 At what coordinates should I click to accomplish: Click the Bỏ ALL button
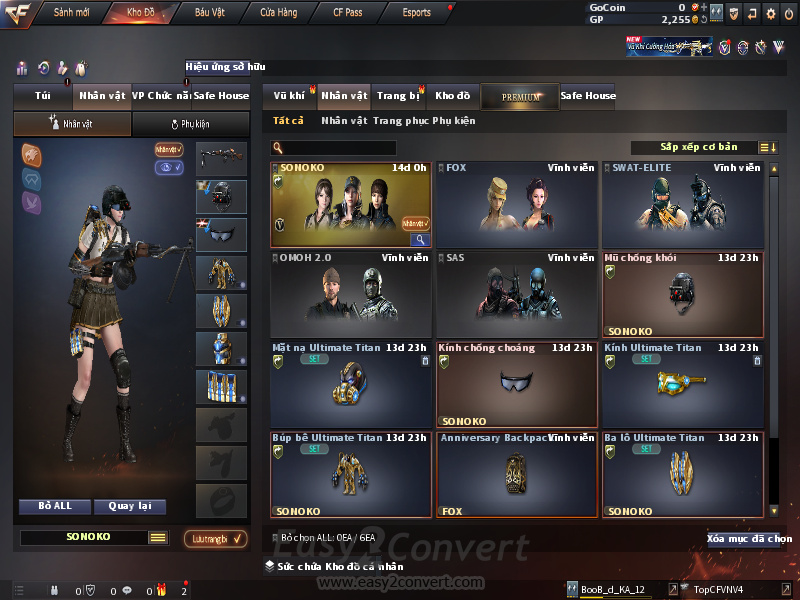[55, 506]
